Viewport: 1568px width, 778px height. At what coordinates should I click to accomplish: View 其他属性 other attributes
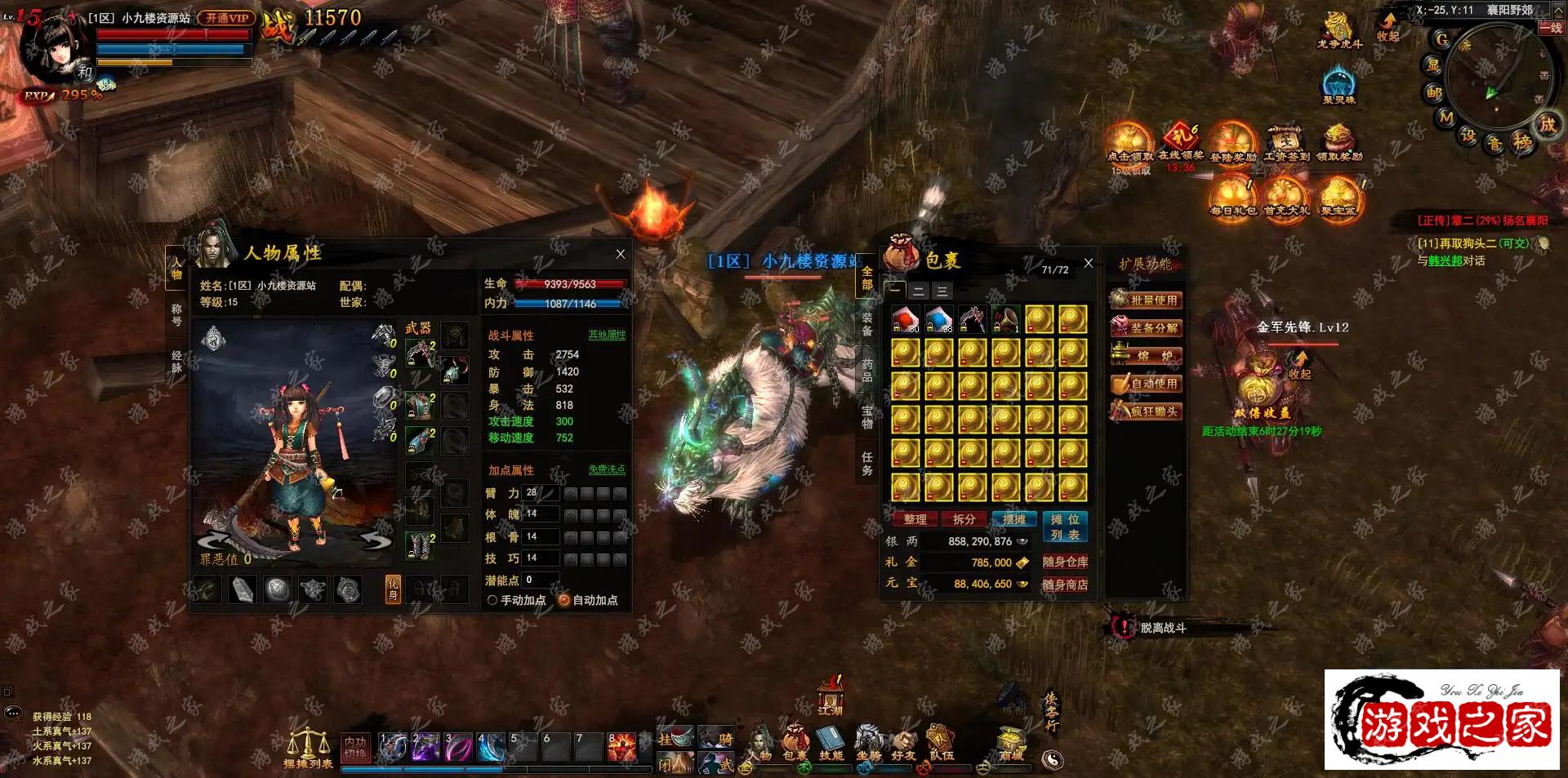click(607, 335)
